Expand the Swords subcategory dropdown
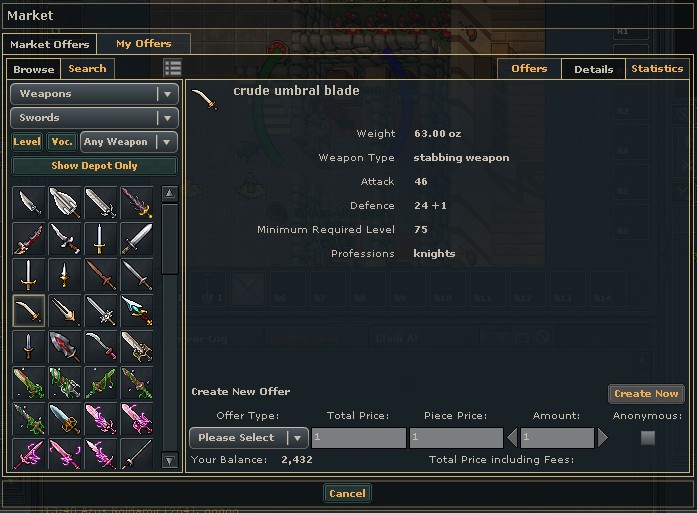The width and height of the screenshot is (697, 513). 94,118
